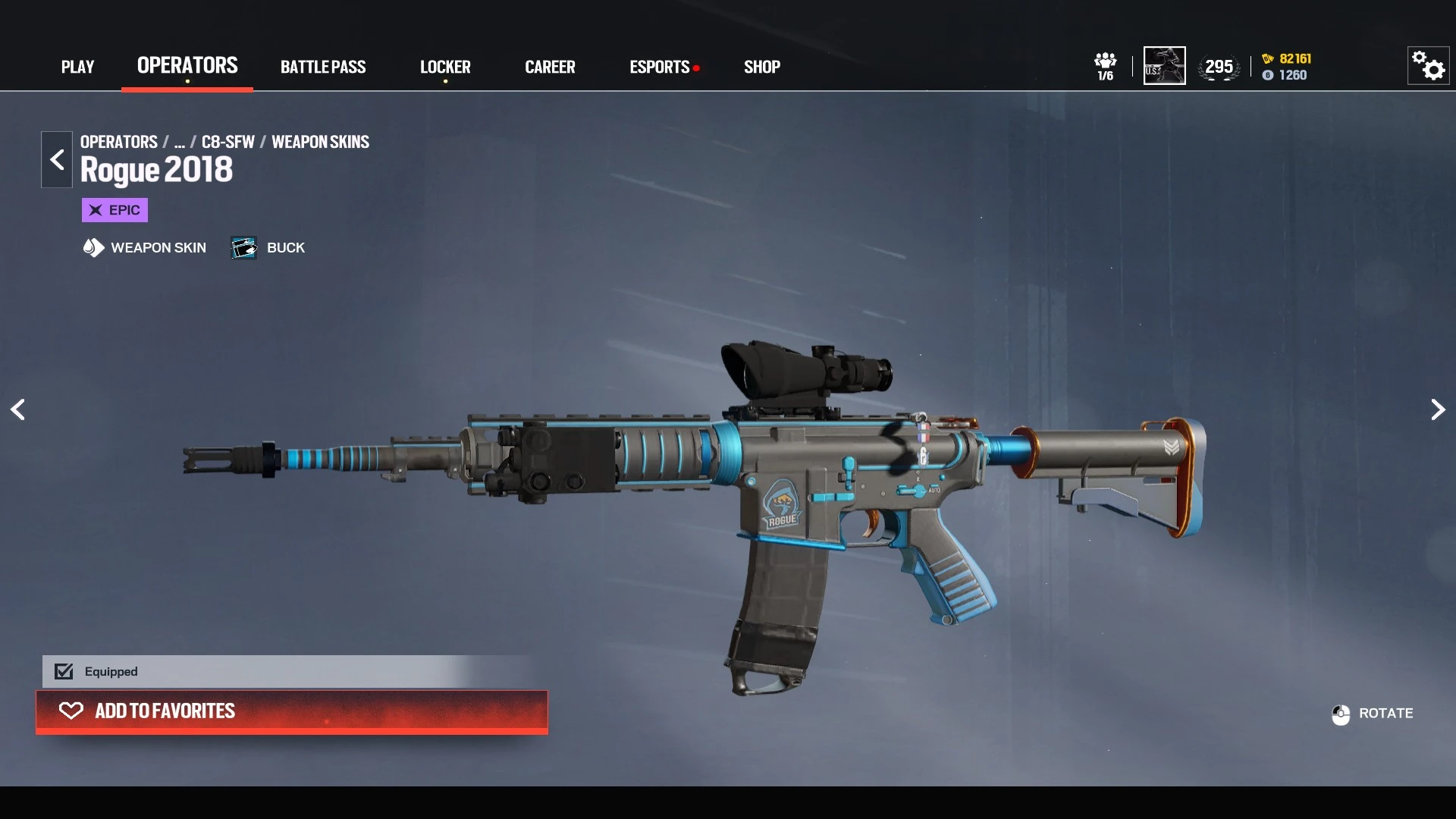Click the C8-SFW breadcrumb link
1456x819 pixels.
click(x=227, y=142)
